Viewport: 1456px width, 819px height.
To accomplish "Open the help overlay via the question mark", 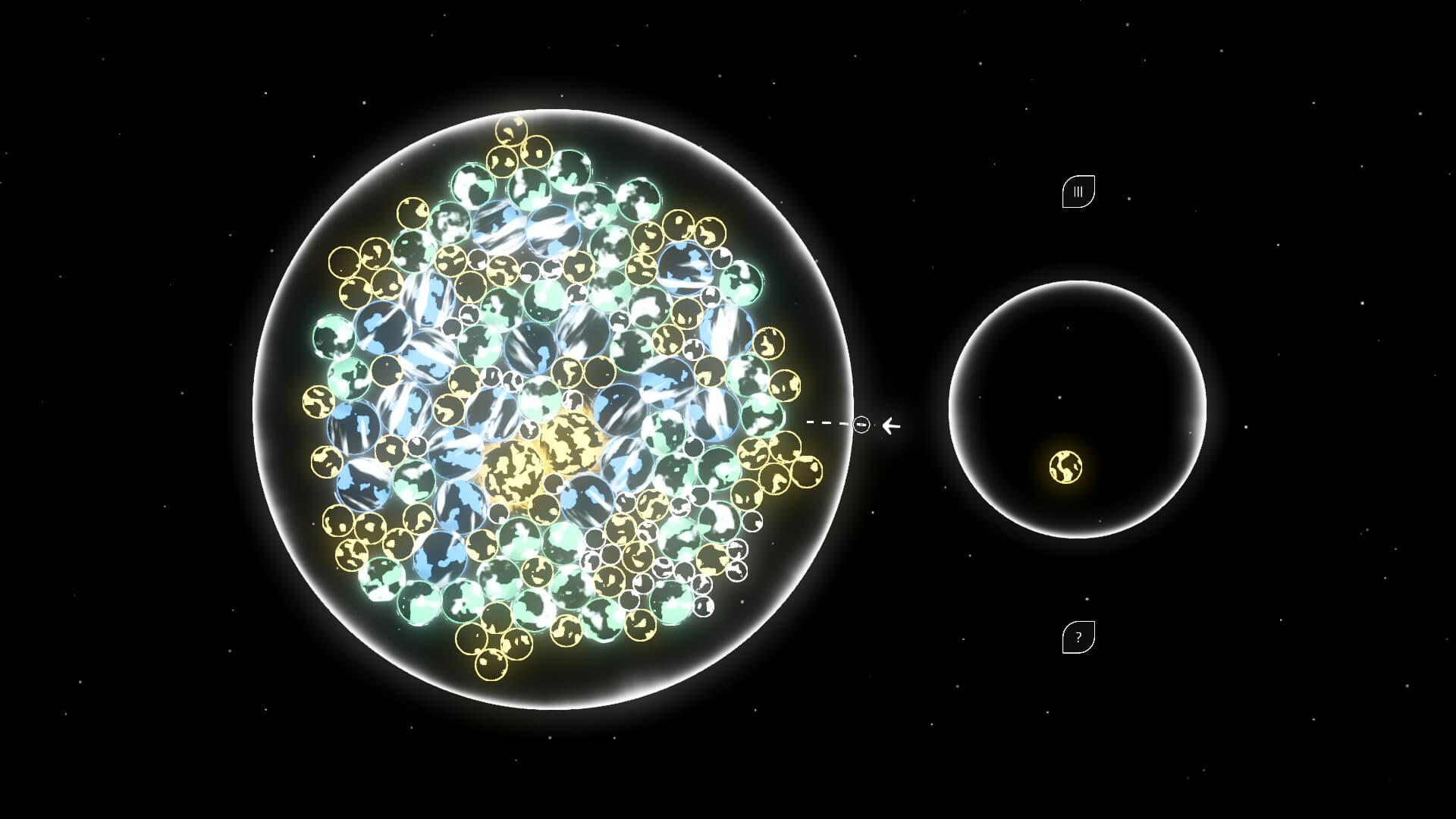I will tap(1078, 637).
